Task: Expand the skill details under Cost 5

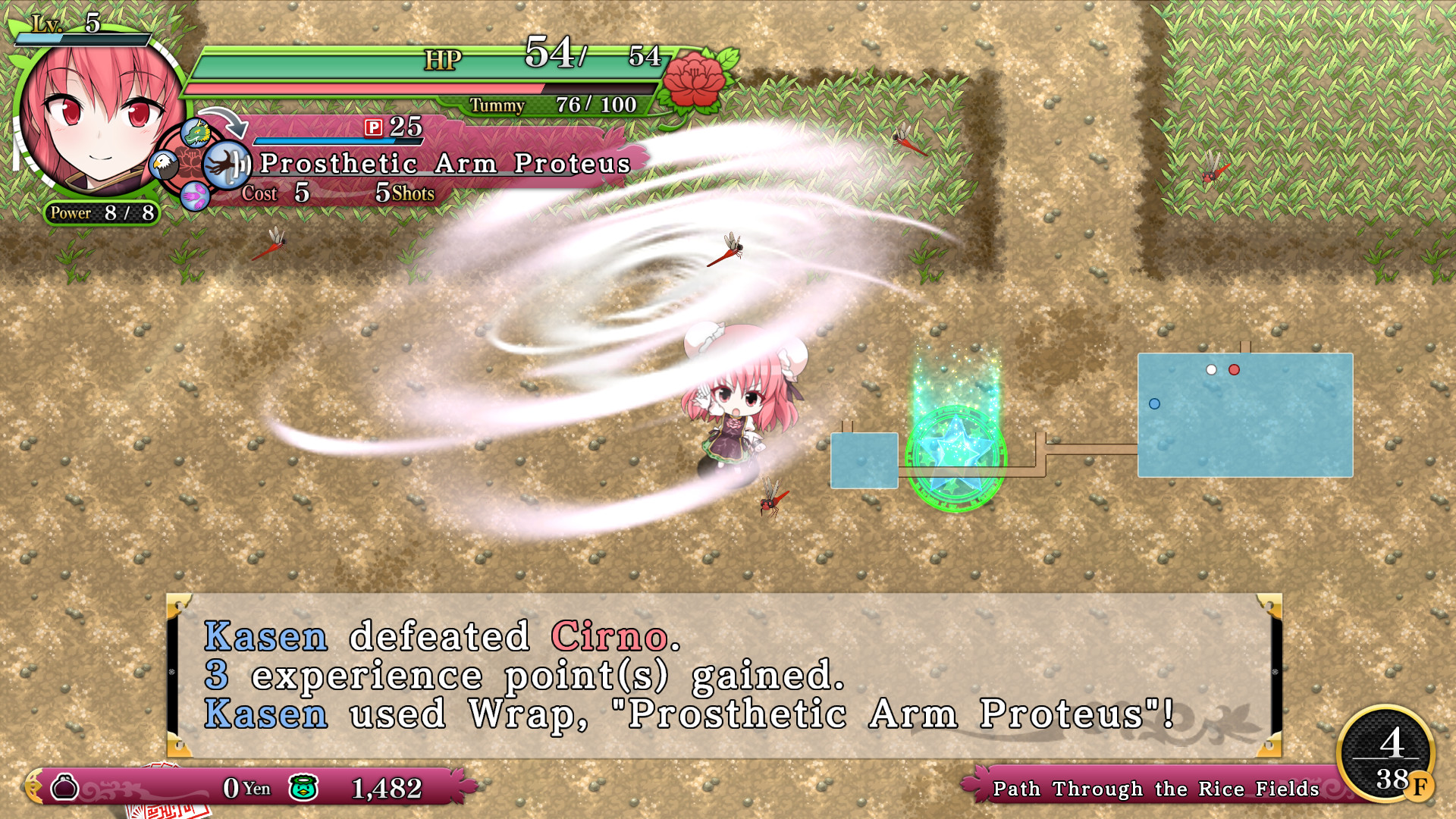Action: 300,194
